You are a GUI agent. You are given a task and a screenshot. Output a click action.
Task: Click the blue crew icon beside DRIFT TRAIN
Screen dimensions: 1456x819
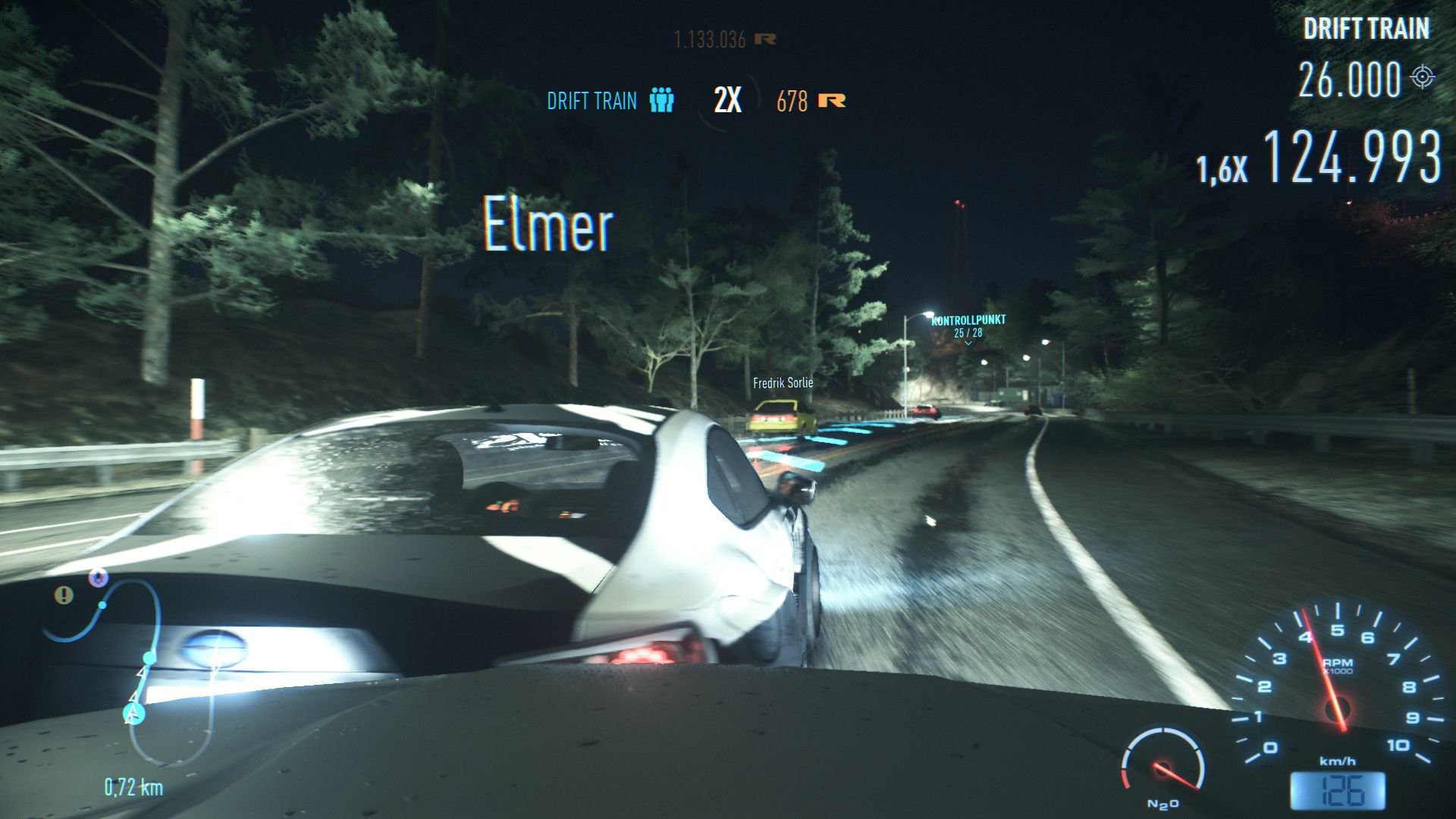661,99
